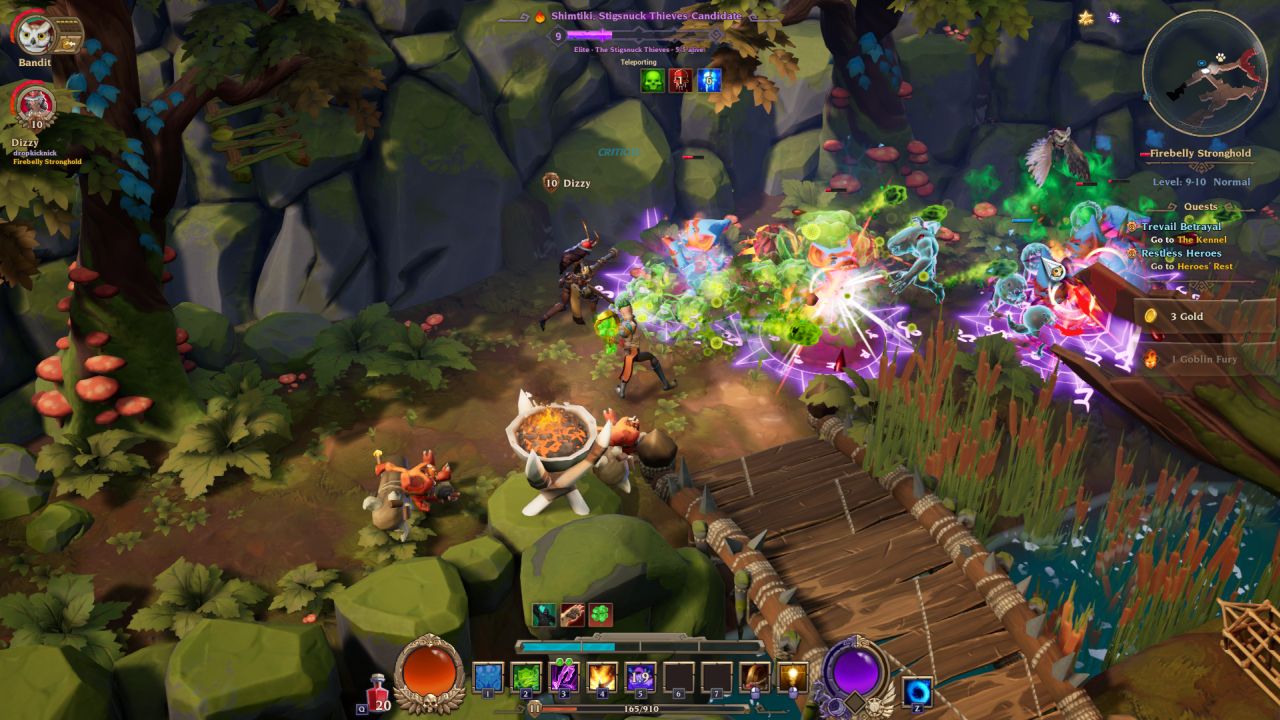Track the Trevail Betrayal quest

coord(1181,227)
